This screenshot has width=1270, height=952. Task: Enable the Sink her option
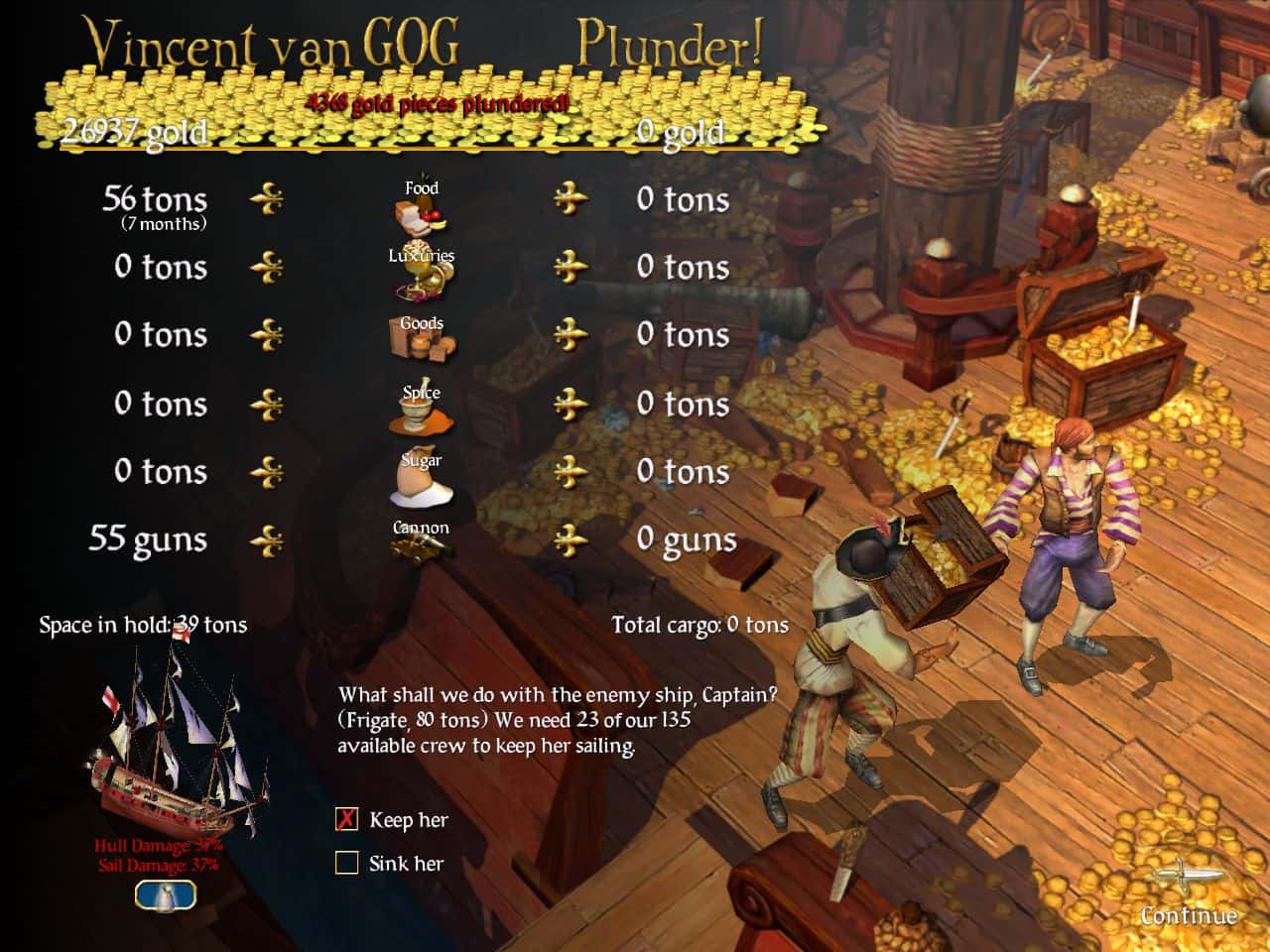point(346,862)
